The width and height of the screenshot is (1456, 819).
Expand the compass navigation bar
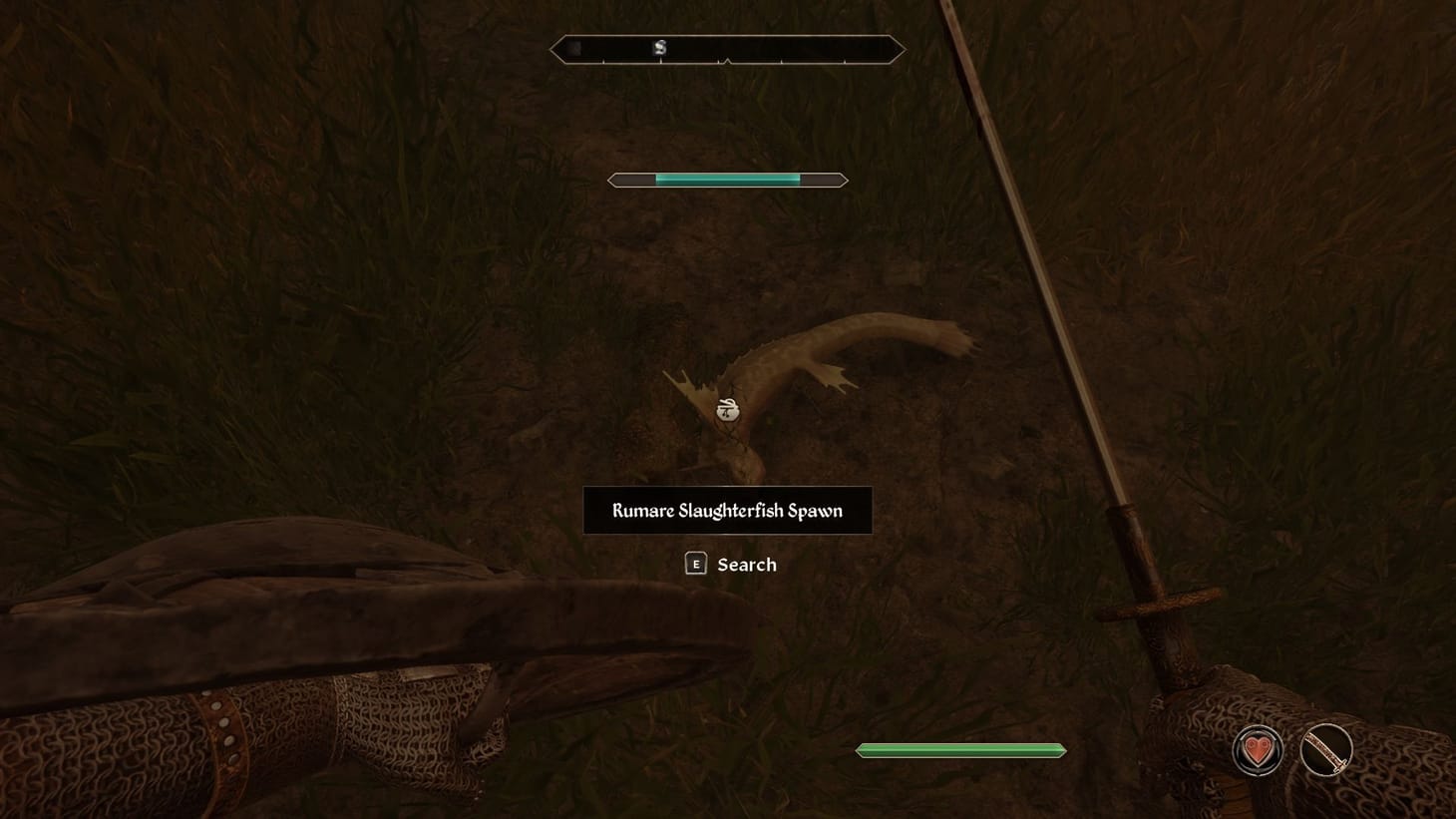click(x=728, y=48)
